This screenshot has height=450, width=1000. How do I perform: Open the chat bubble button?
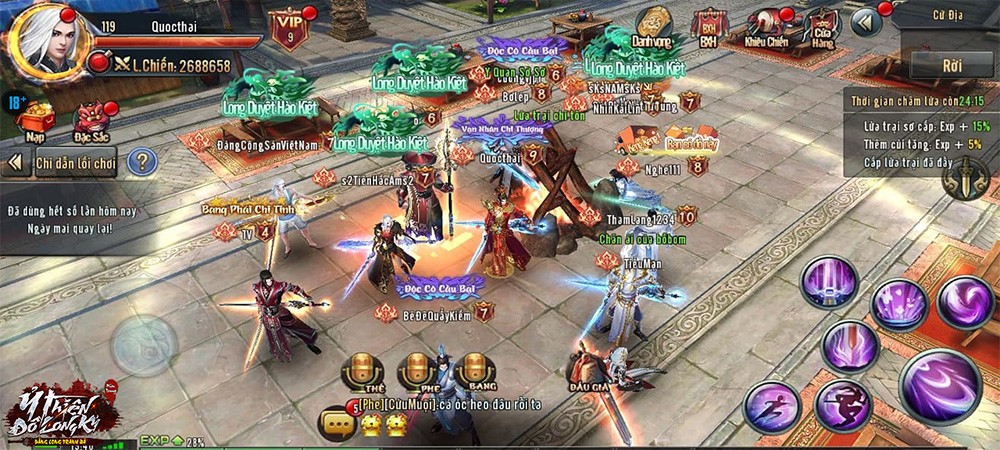338,424
